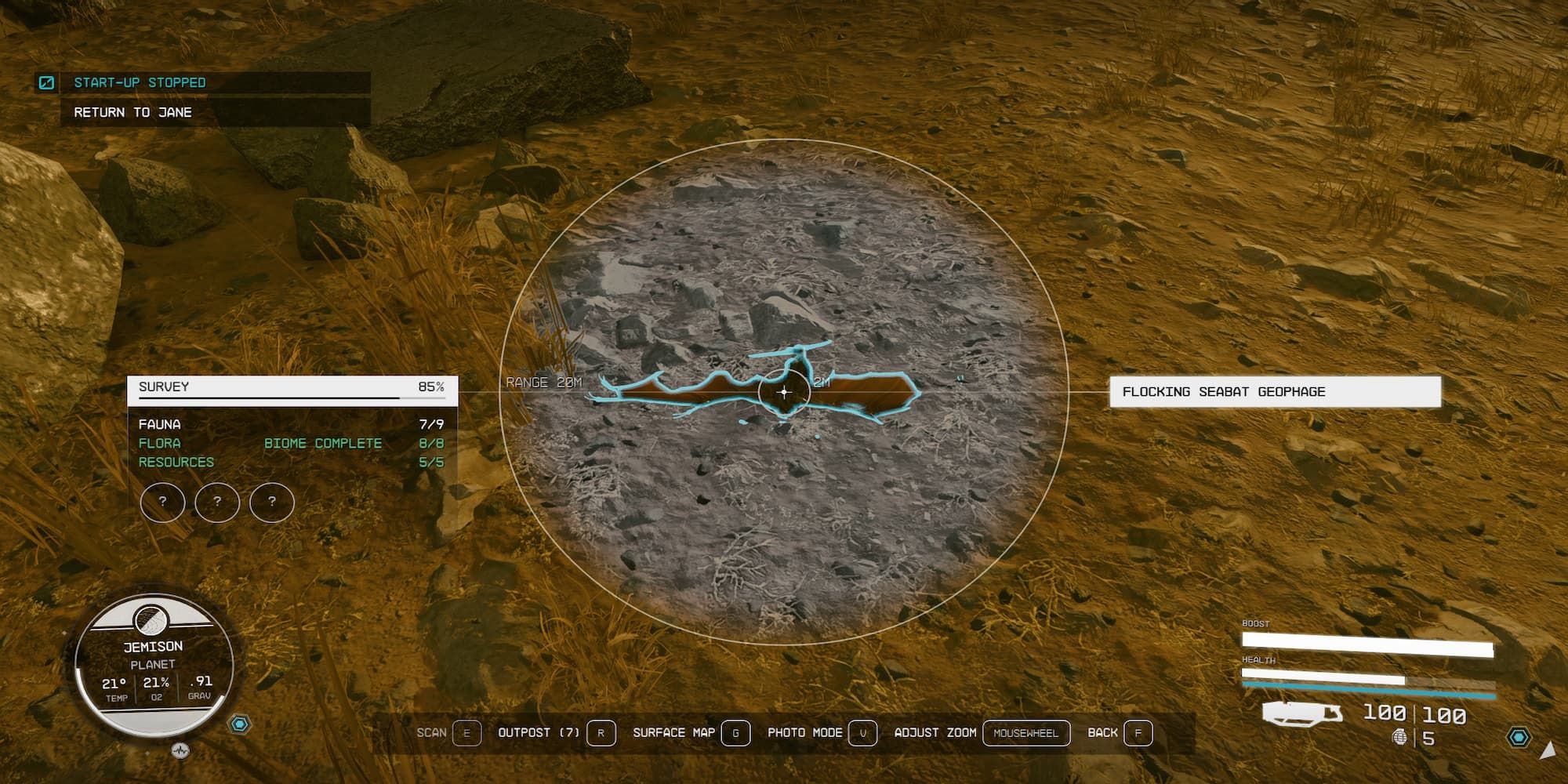Viewport: 1568px width, 784px height.
Task: Select the middle question mark icon under Resources
Action: (217, 503)
